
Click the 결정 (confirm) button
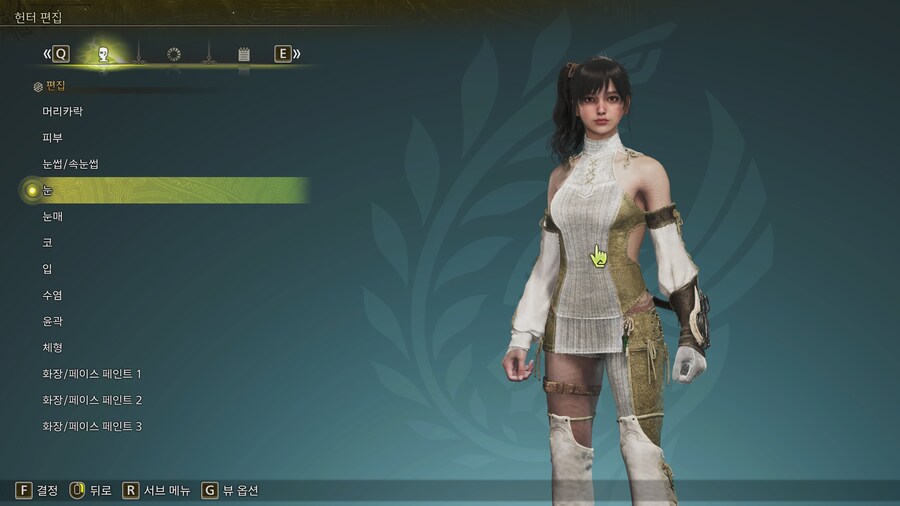coord(37,490)
